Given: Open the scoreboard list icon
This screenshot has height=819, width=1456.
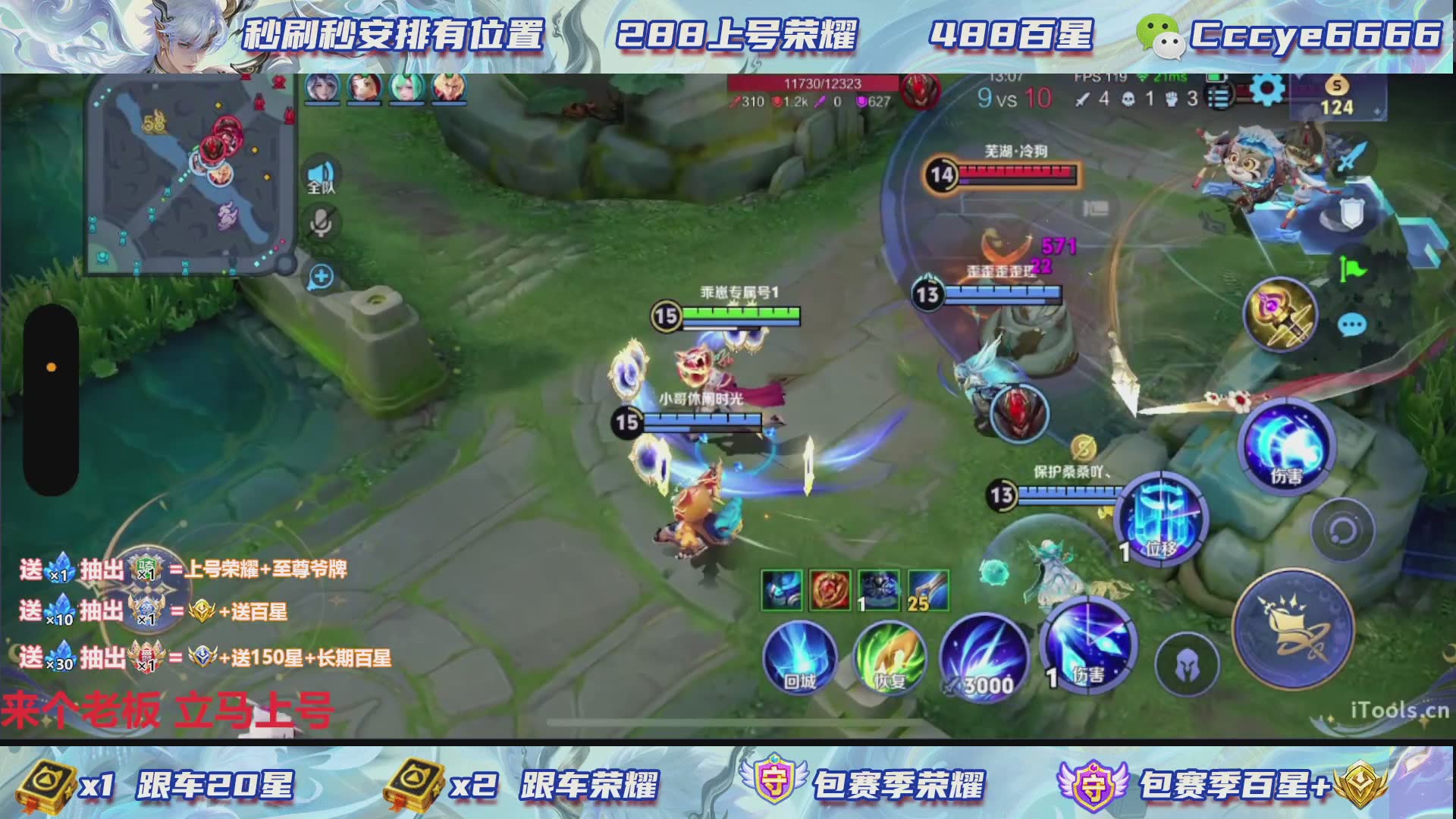Looking at the screenshot, I should point(1219,96).
